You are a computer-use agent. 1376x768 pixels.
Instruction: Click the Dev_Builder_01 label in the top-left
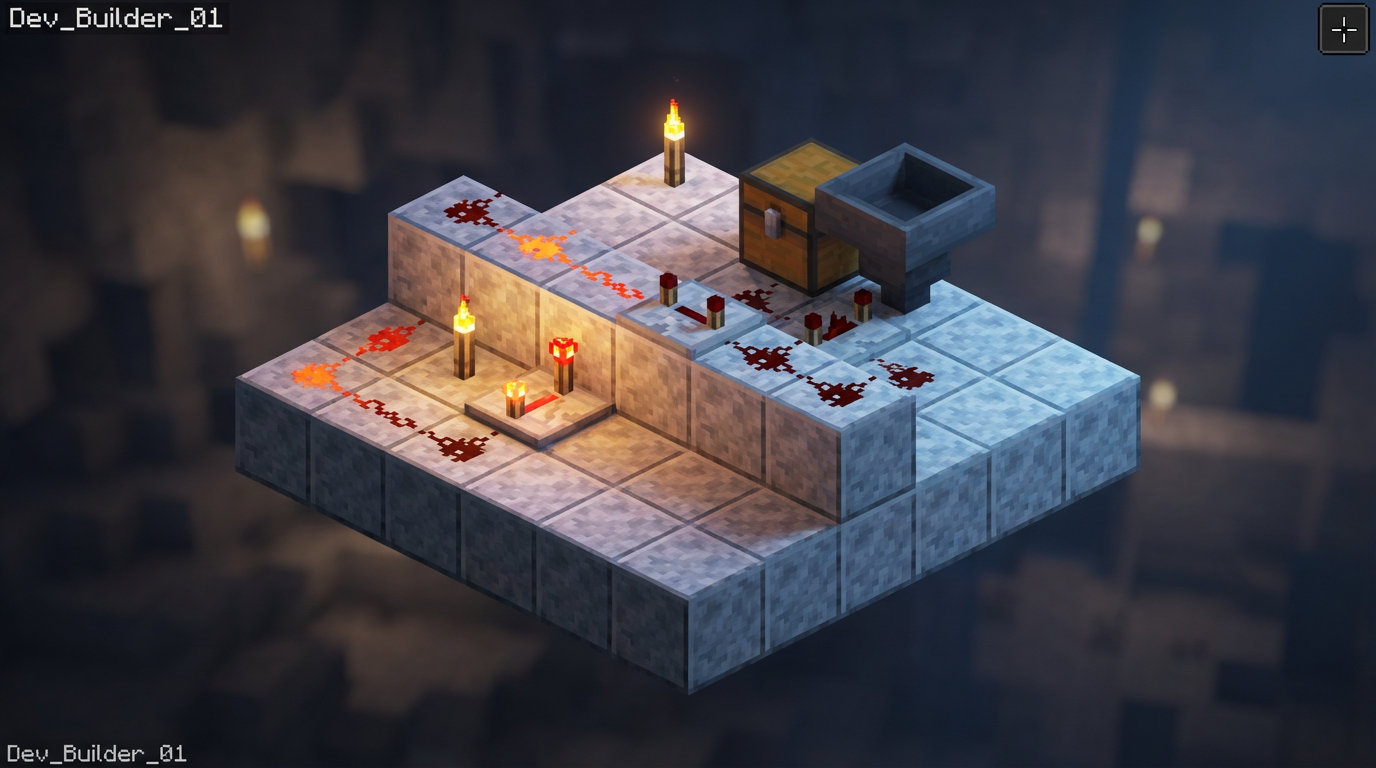point(115,16)
